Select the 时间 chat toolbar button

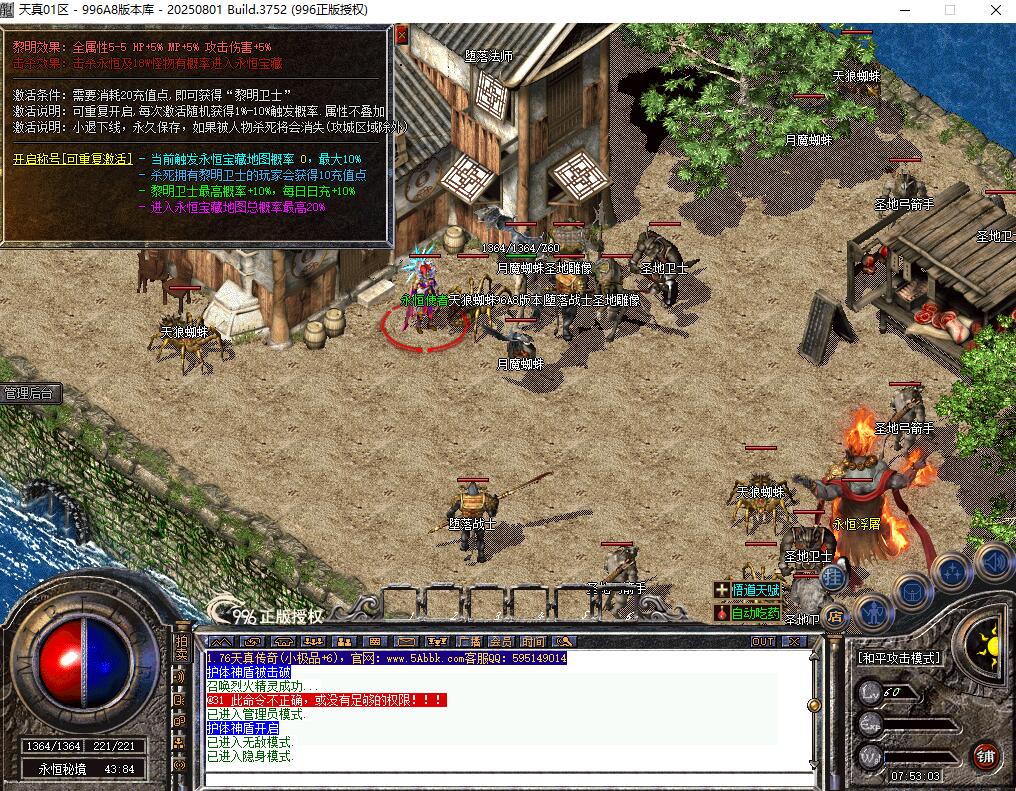point(532,642)
